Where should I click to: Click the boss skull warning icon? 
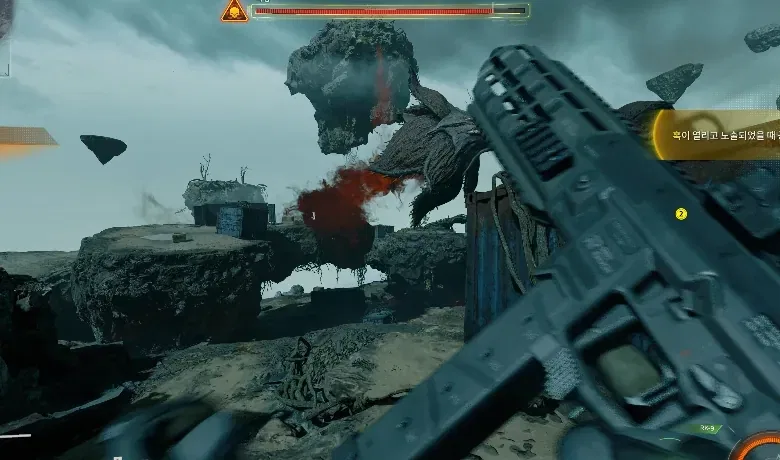click(x=235, y=11)
